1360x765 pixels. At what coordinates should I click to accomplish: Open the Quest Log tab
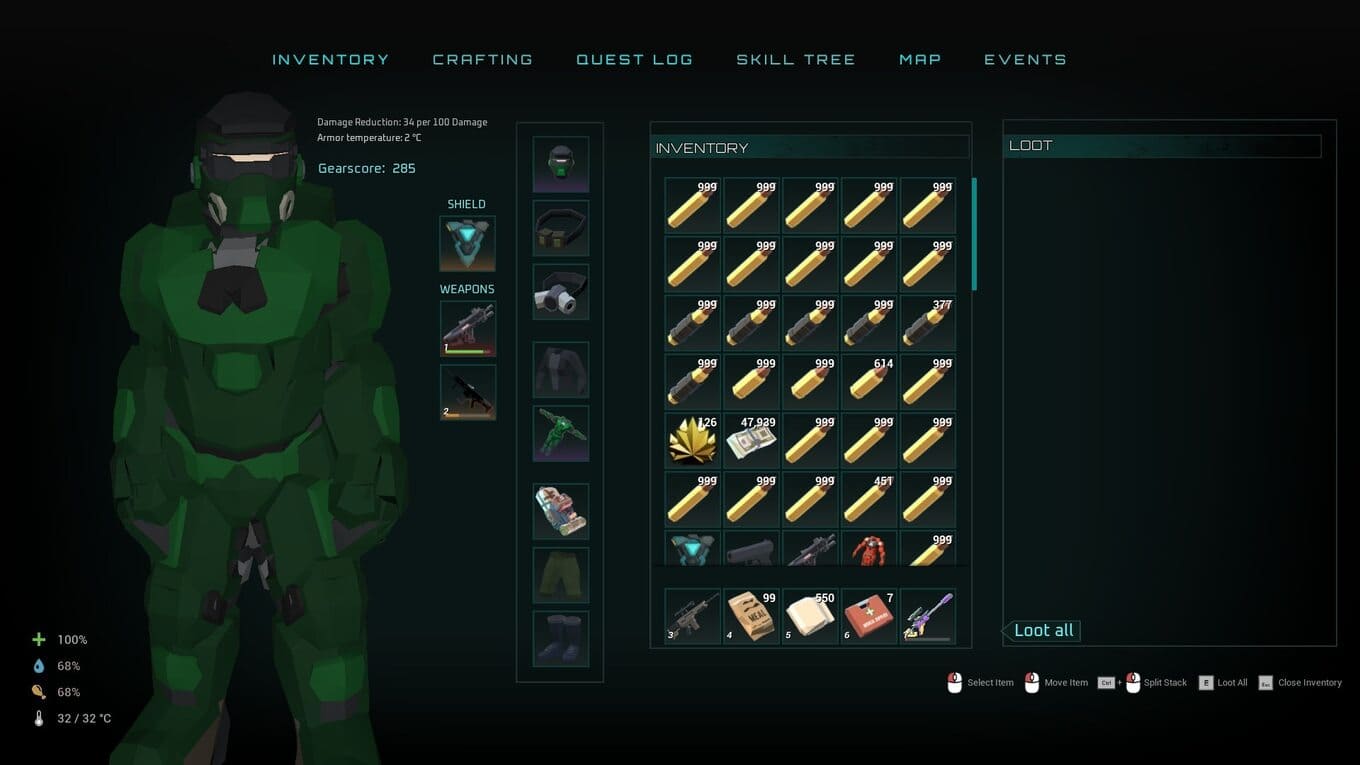[x=634, y=60]
